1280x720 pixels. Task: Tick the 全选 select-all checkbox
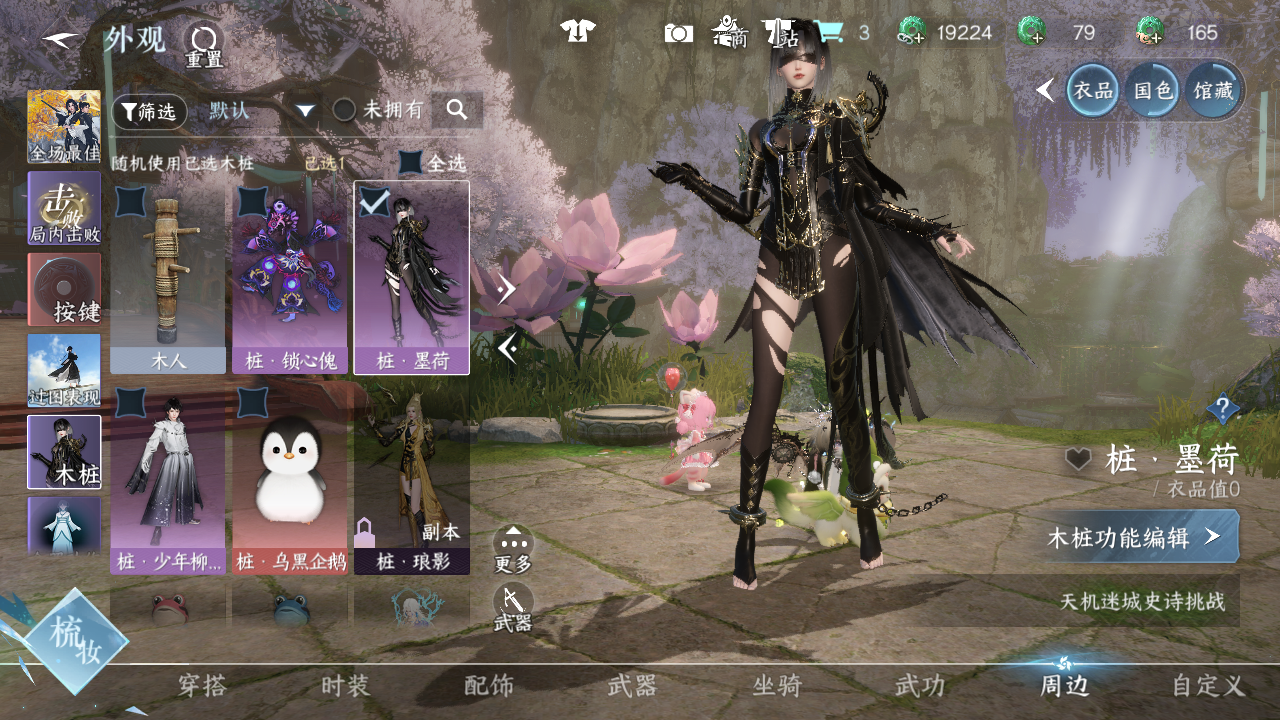411,162
